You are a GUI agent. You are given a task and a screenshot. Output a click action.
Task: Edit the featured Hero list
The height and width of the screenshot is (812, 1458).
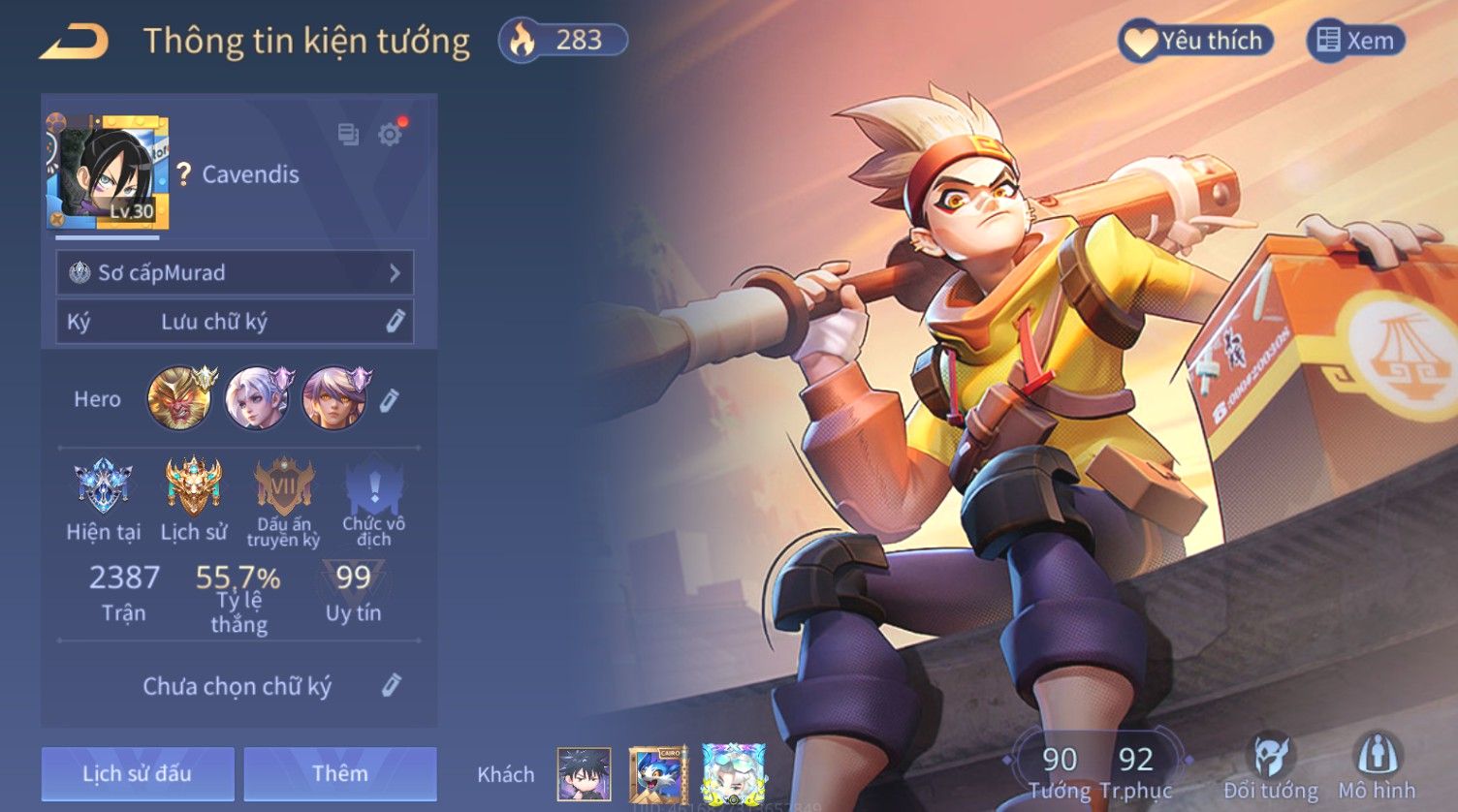(389, 399)
